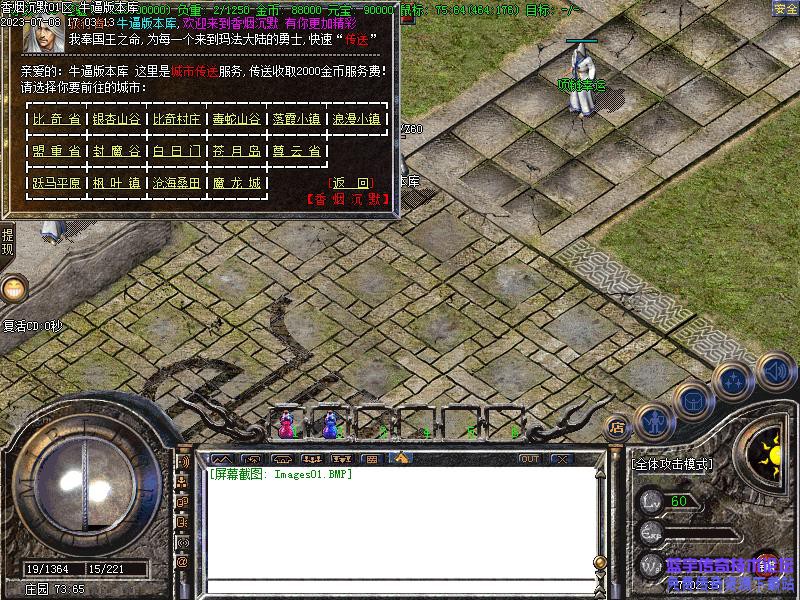800x600 pixels.
Task: Click the 提现 side tab
Action: [7, 241]
